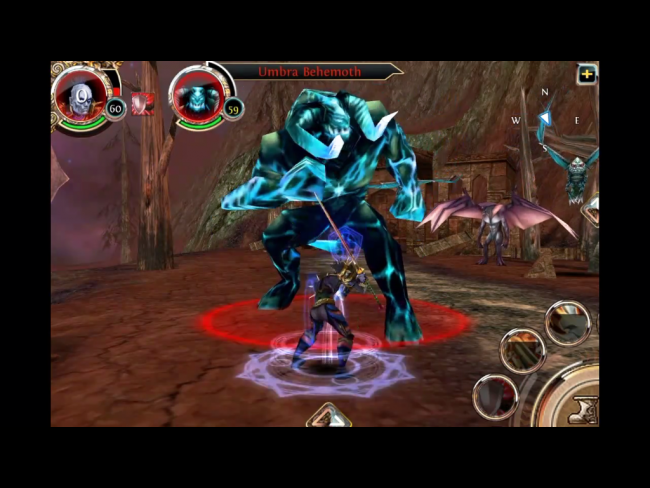Use the middle round skill button
Screen dimensions: 650x488
click(x=523, y=351)
